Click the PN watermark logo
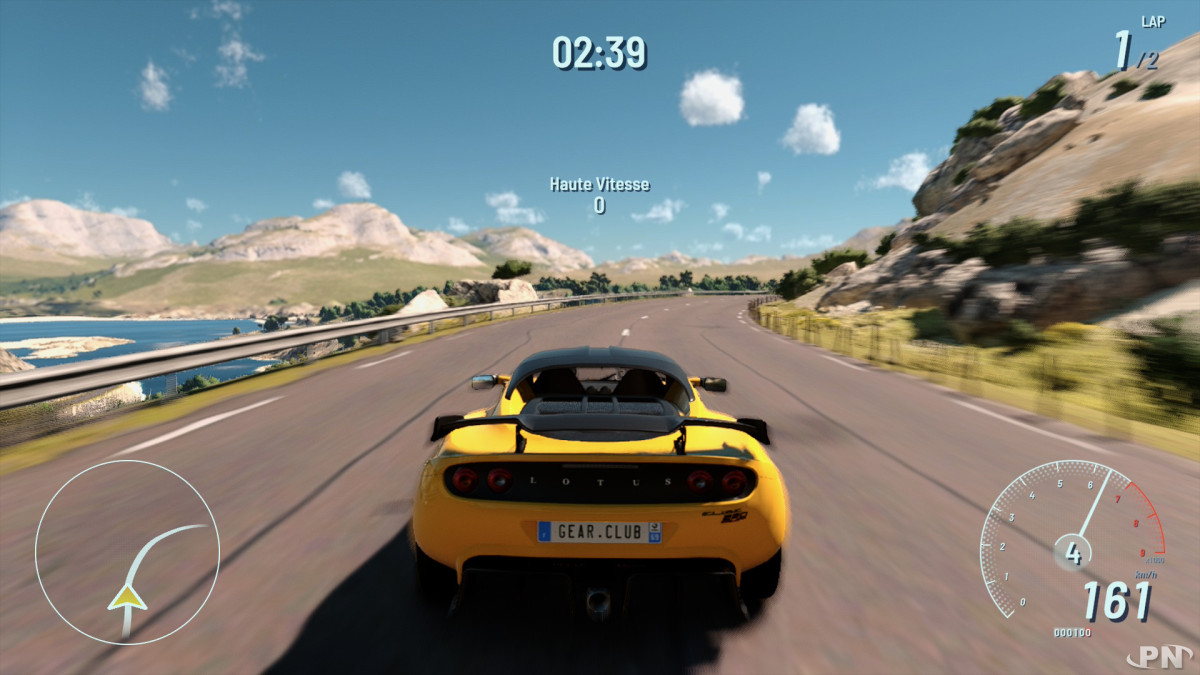 1158,656
